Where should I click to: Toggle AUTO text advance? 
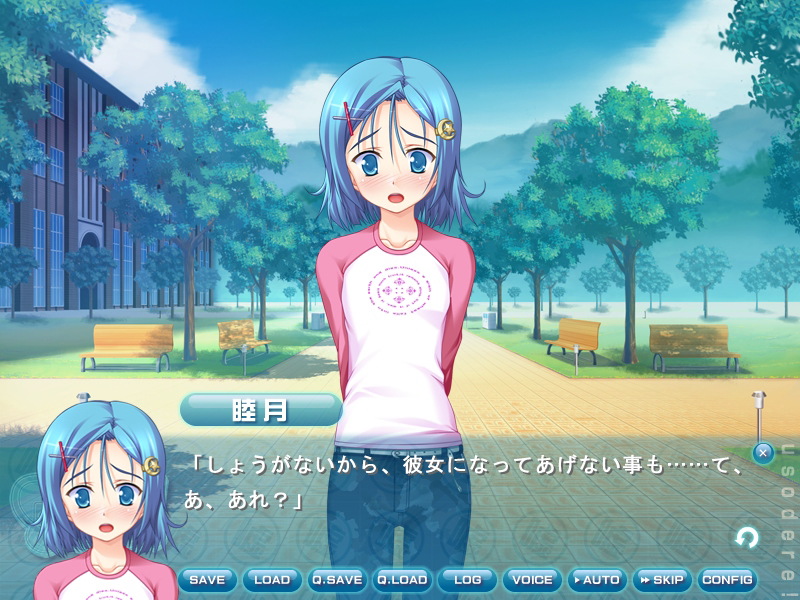coord(596,580)
